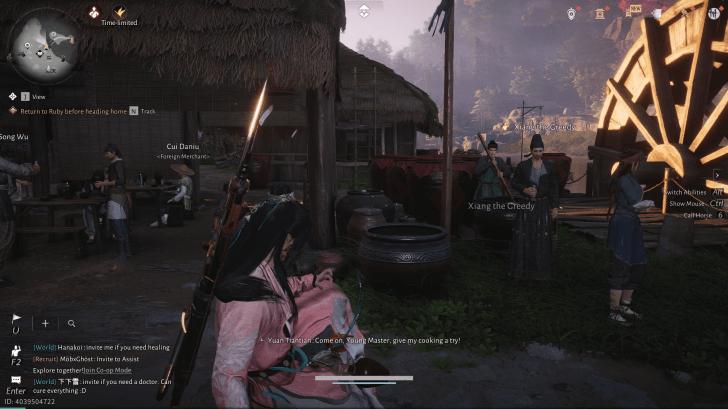The width and height of the screenshot is (728, 409).
Task: Open the shrine building icon in top bar
Action: click(x=601, y=13)
